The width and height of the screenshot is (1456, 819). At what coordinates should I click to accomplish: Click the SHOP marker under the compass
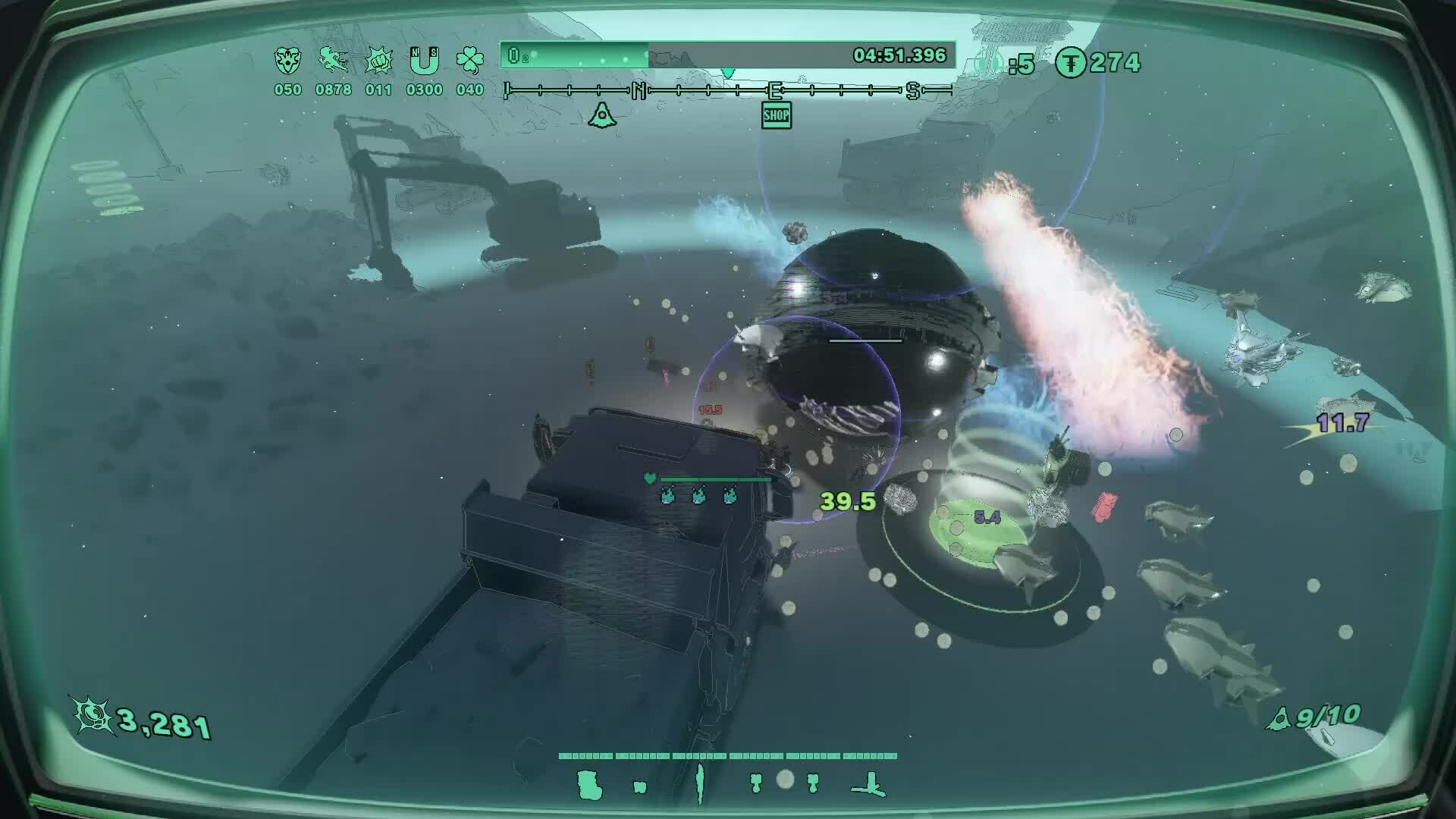(776, 115)
